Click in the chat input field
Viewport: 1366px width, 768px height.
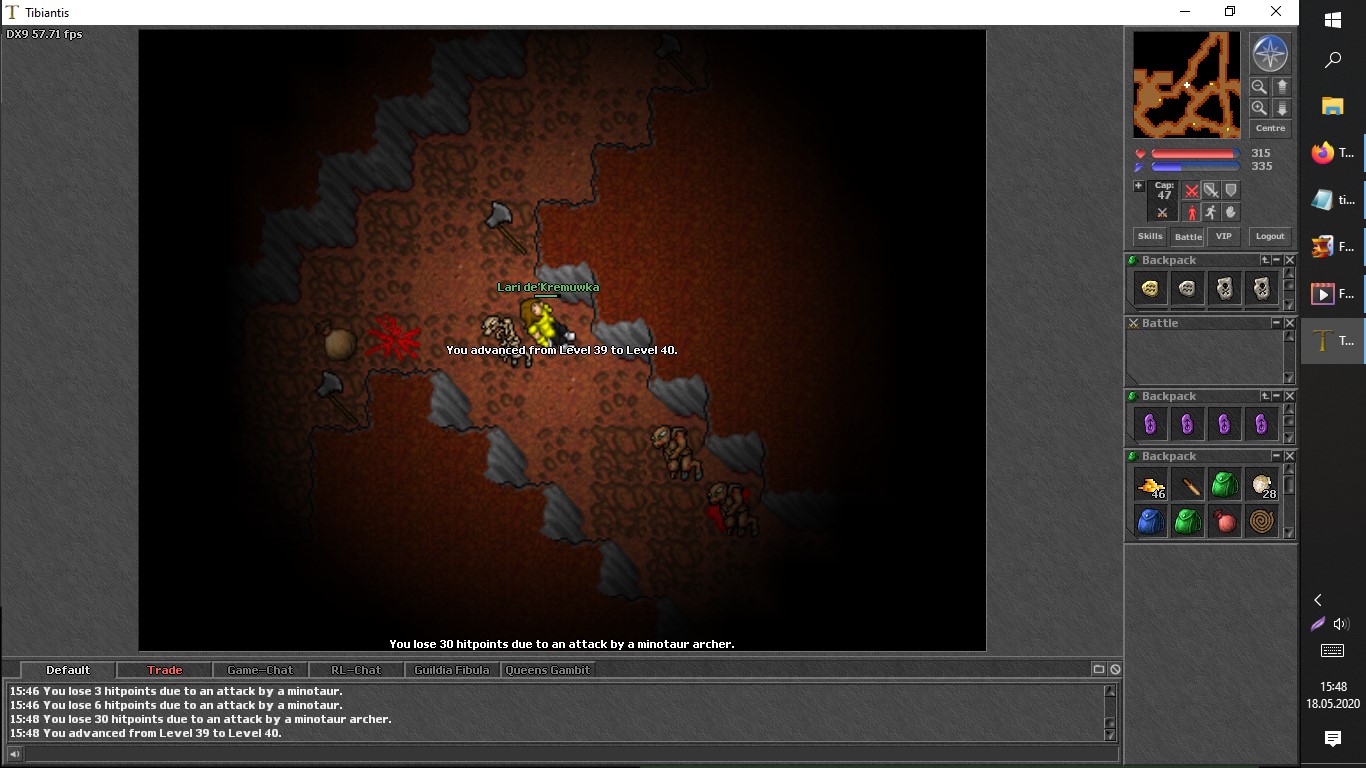click(560, 754)
